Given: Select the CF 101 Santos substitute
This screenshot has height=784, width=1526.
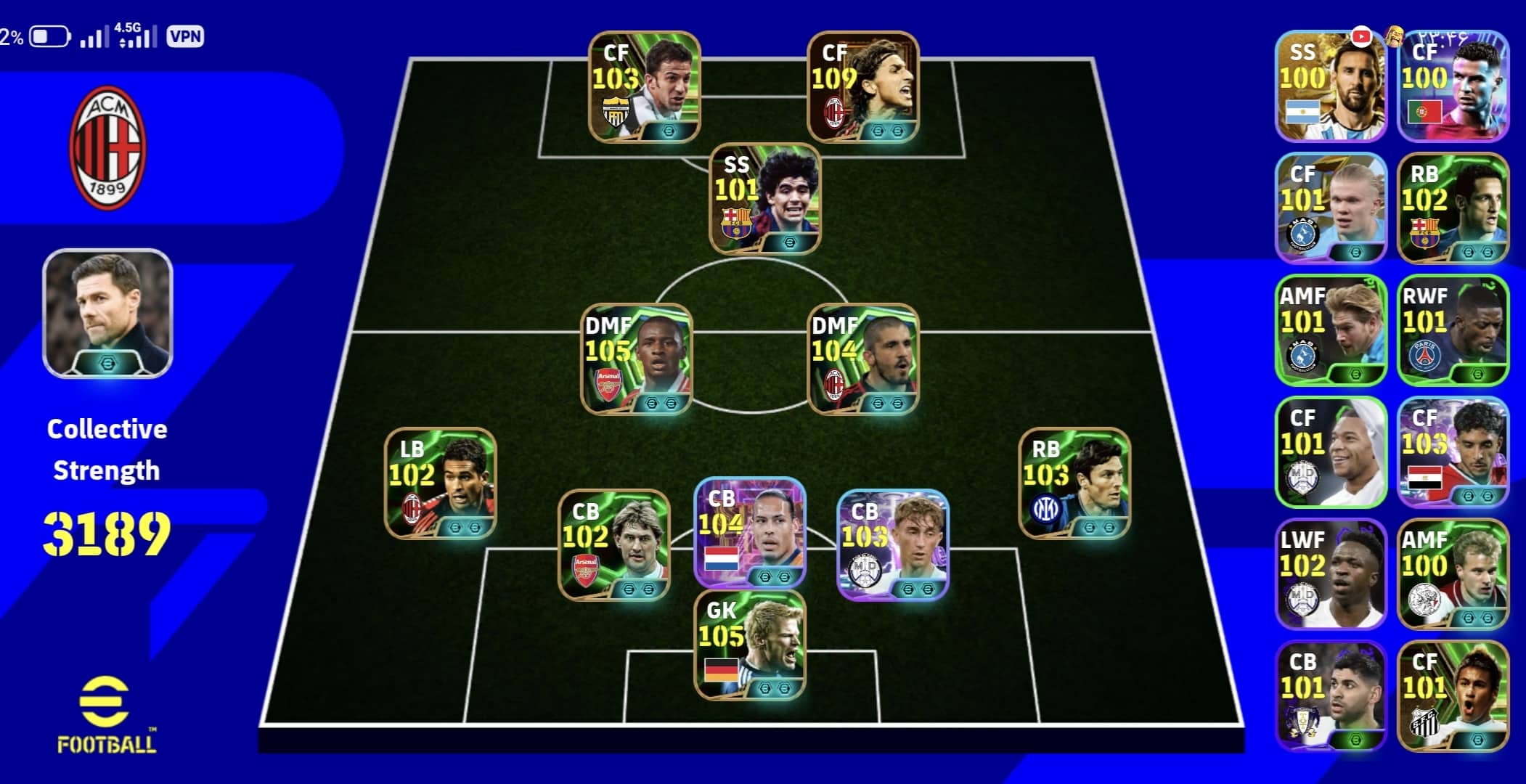Looking at the screenshot, I should pyautogui.click(x=1452, y=695).
